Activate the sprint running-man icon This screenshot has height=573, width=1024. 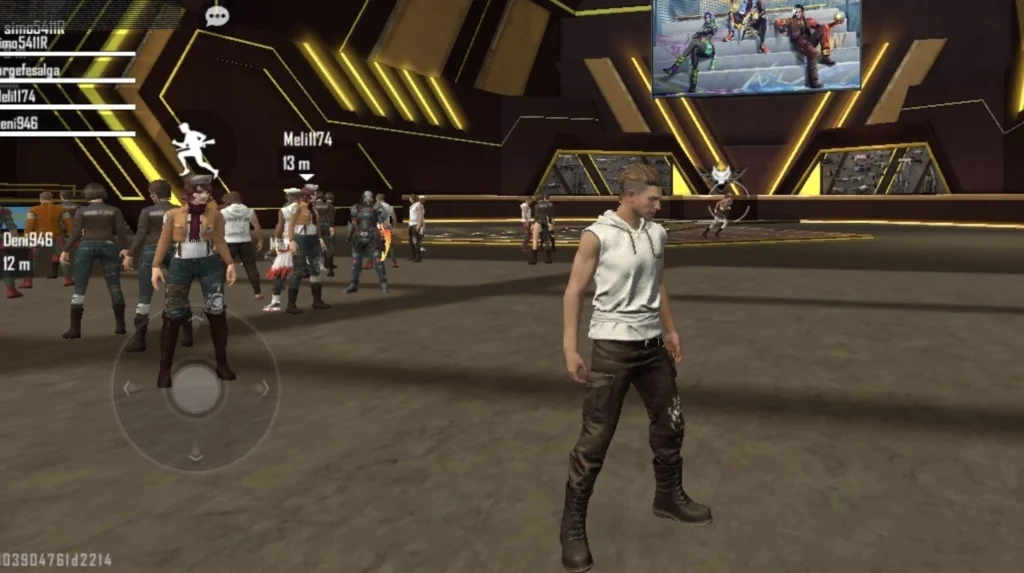click(193, 149)
